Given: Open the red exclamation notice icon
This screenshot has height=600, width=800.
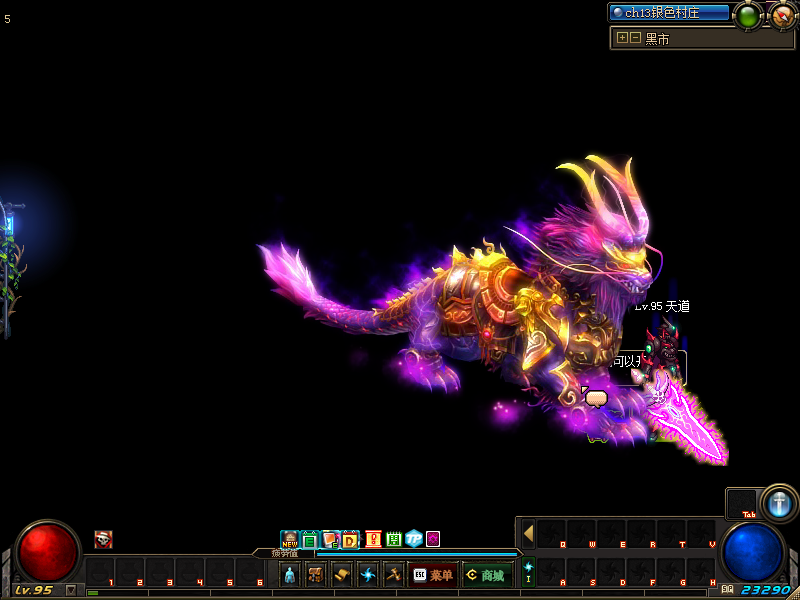Looking at the screenshot, I should coord(373,540).
